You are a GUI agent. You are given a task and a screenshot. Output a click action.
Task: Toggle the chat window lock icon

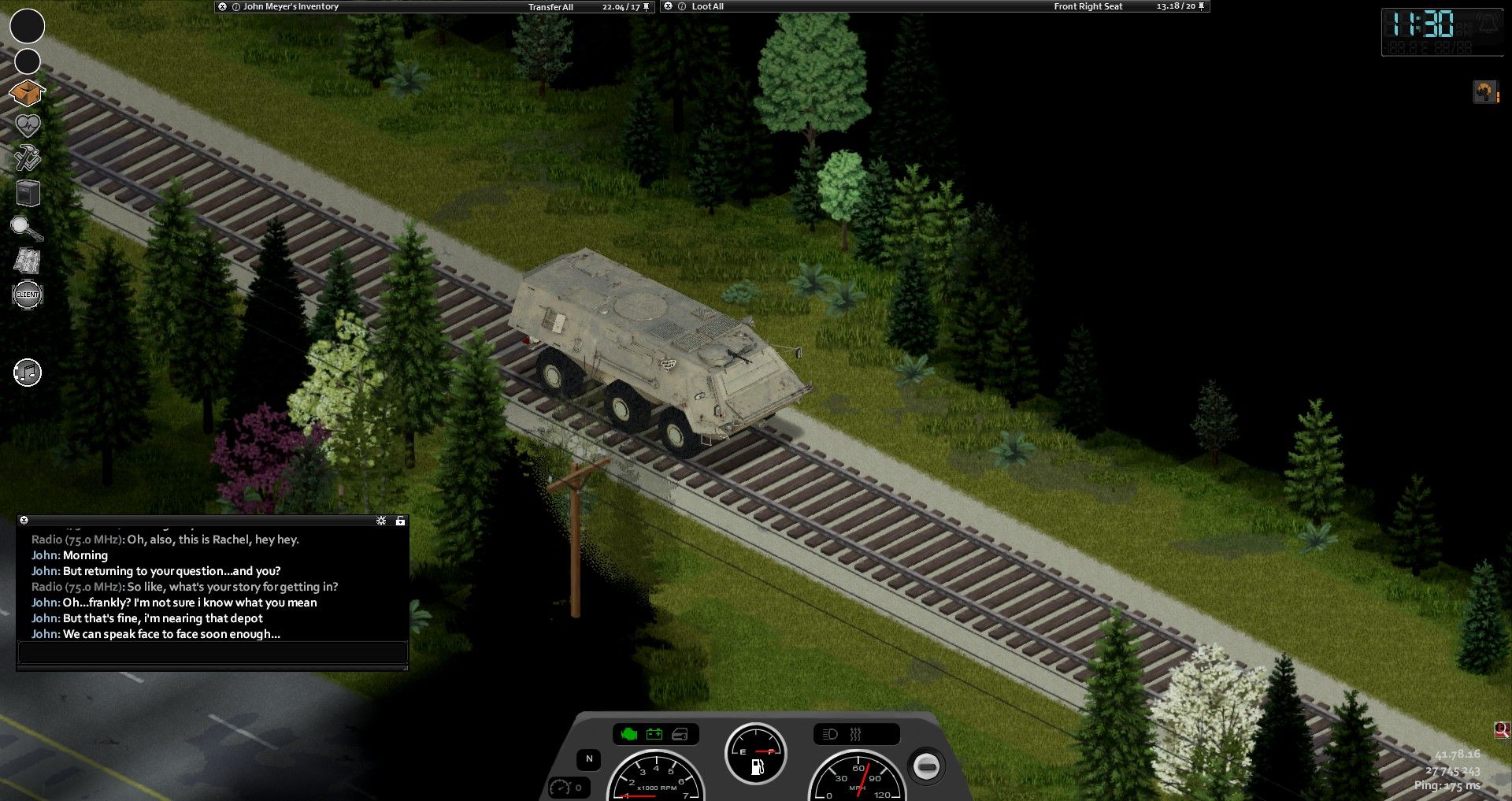pyautogui.click(x=400, y=521)
